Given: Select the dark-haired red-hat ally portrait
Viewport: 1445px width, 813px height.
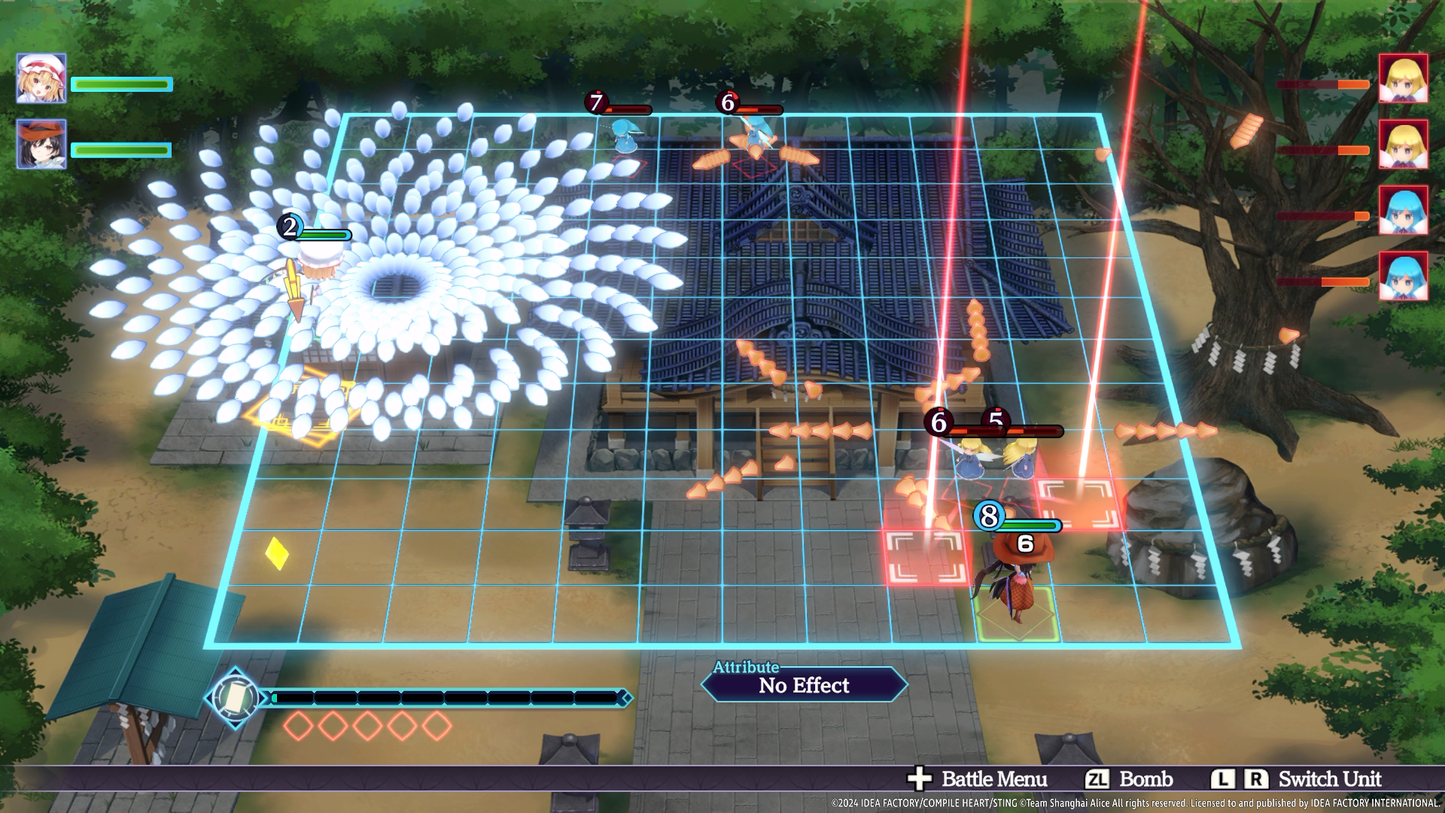Looking at the screenshot, I should coord(41,145).
